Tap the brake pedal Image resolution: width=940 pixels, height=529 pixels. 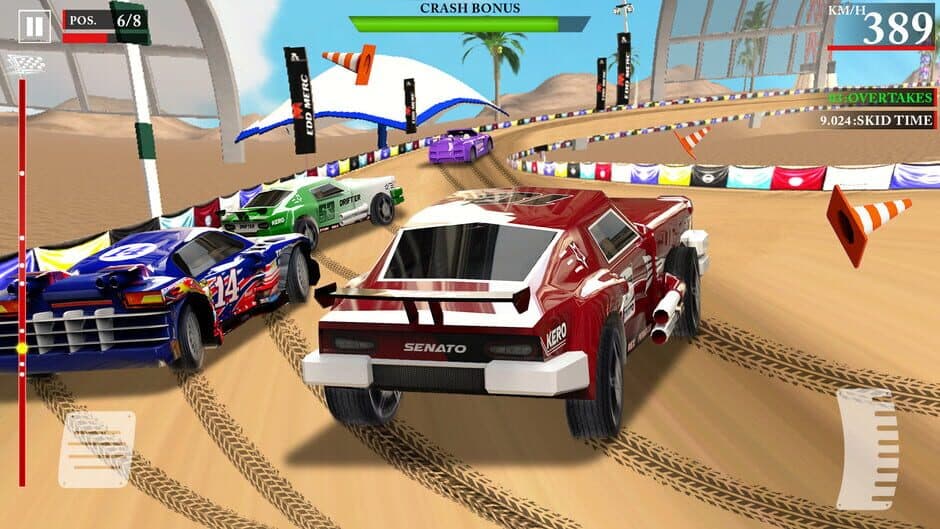pos(96,449)
